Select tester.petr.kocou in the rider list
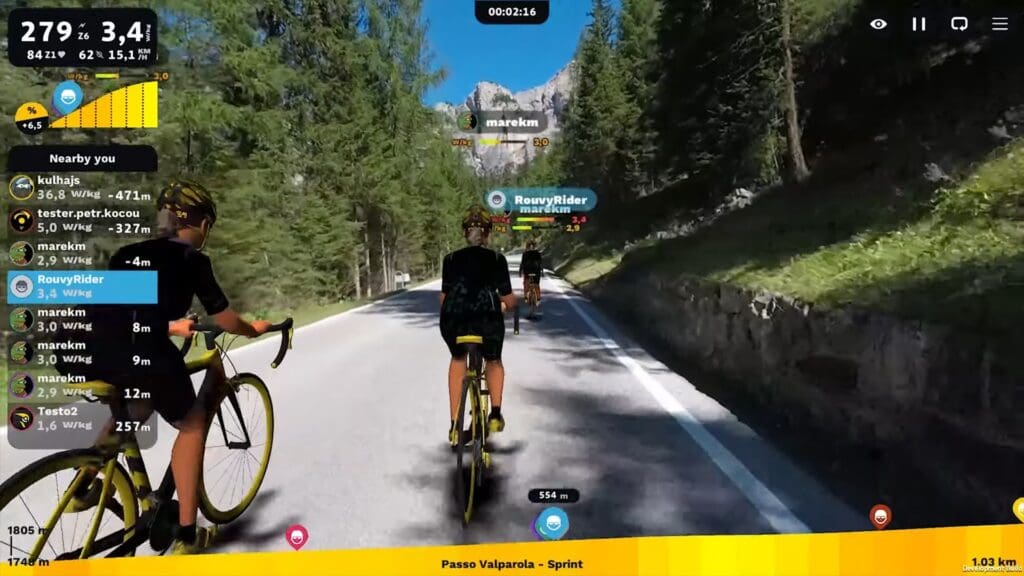Viewport: 1024px width, 576px height. [x=82, y=220]
